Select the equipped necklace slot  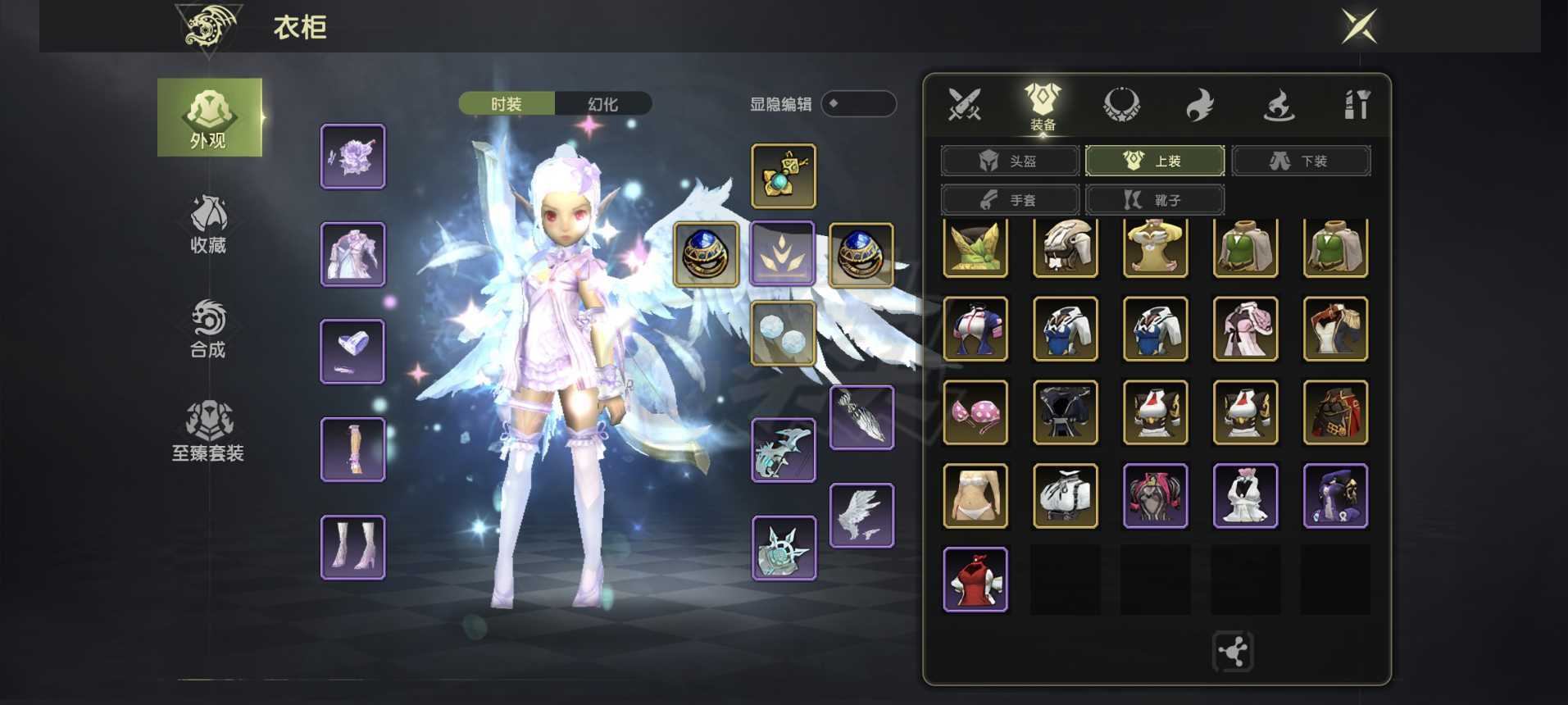(784, 176)
